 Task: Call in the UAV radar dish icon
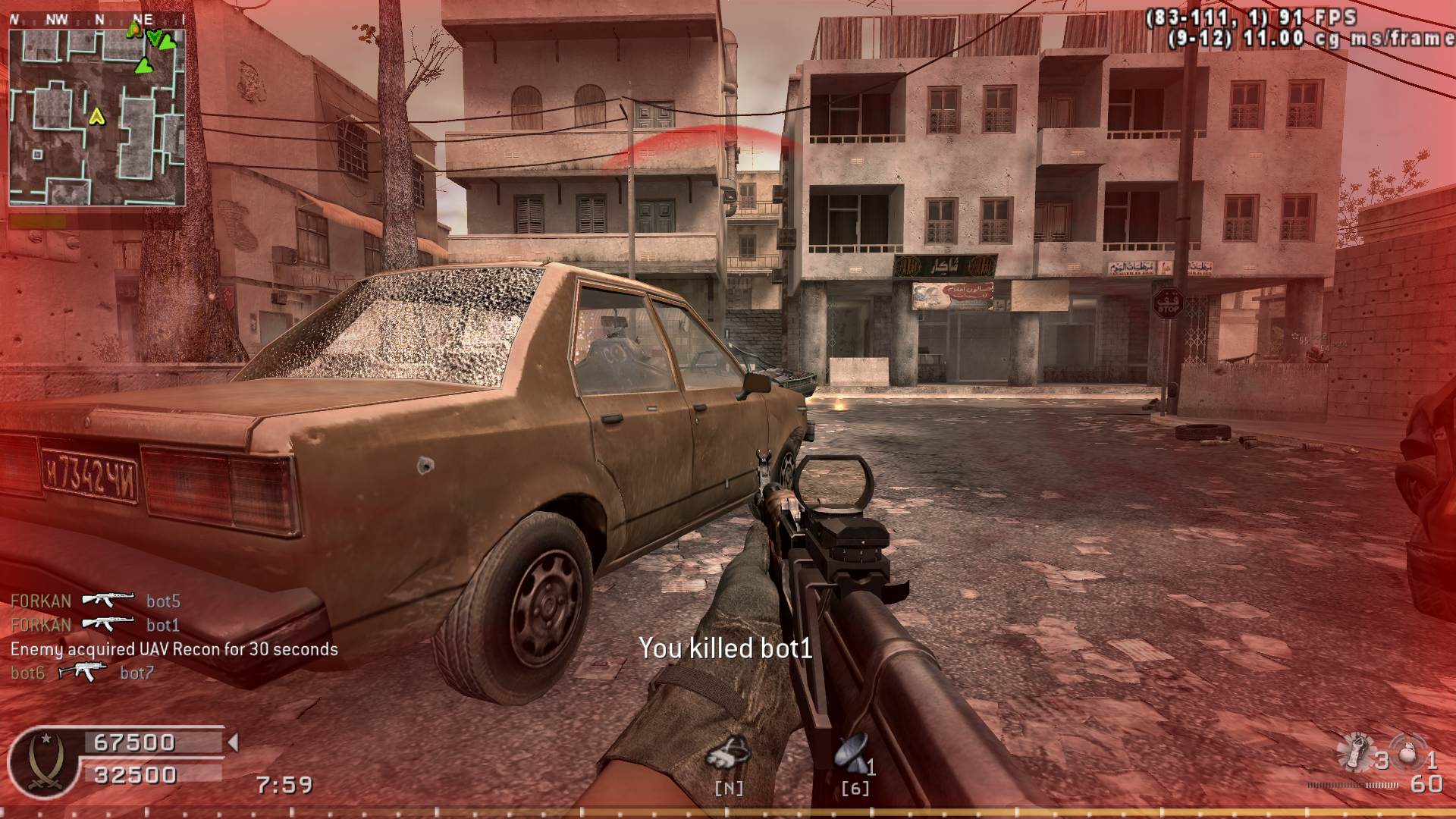click(851, 753)
